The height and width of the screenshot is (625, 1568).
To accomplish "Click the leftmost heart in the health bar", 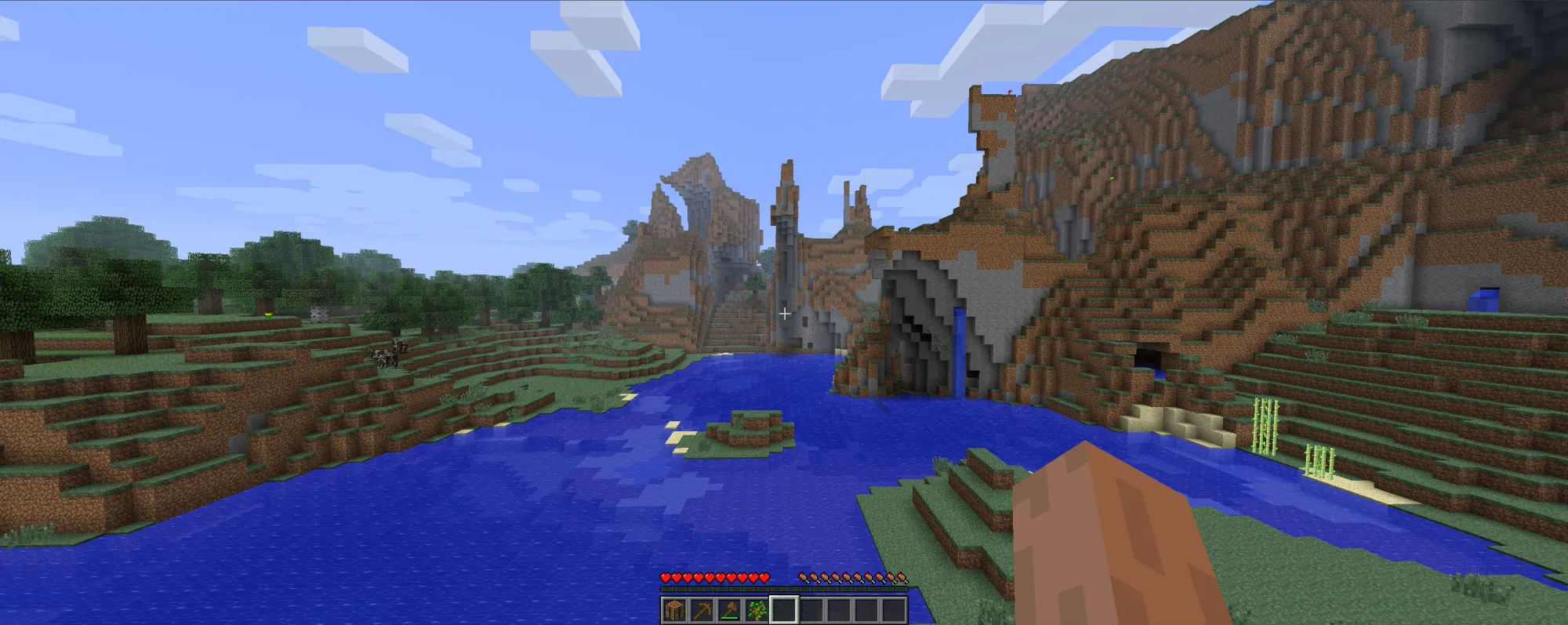I will (665, 578).
